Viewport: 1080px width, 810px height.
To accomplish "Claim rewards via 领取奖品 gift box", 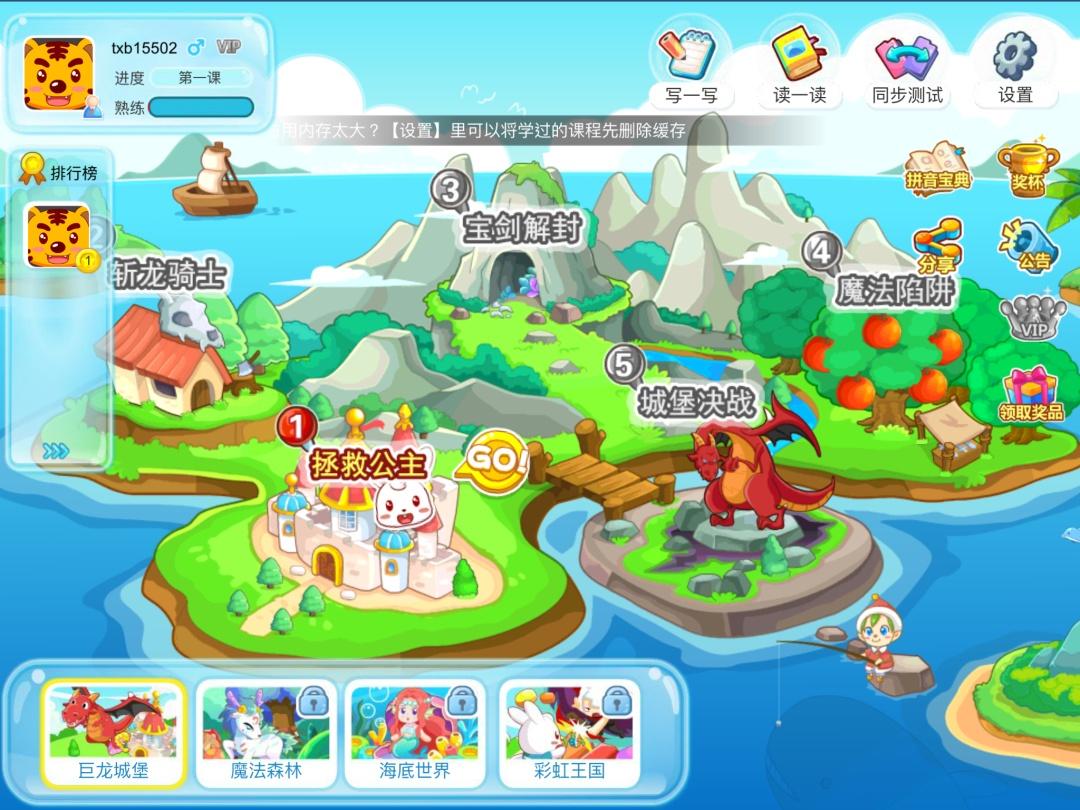I will coord(1031,394).
